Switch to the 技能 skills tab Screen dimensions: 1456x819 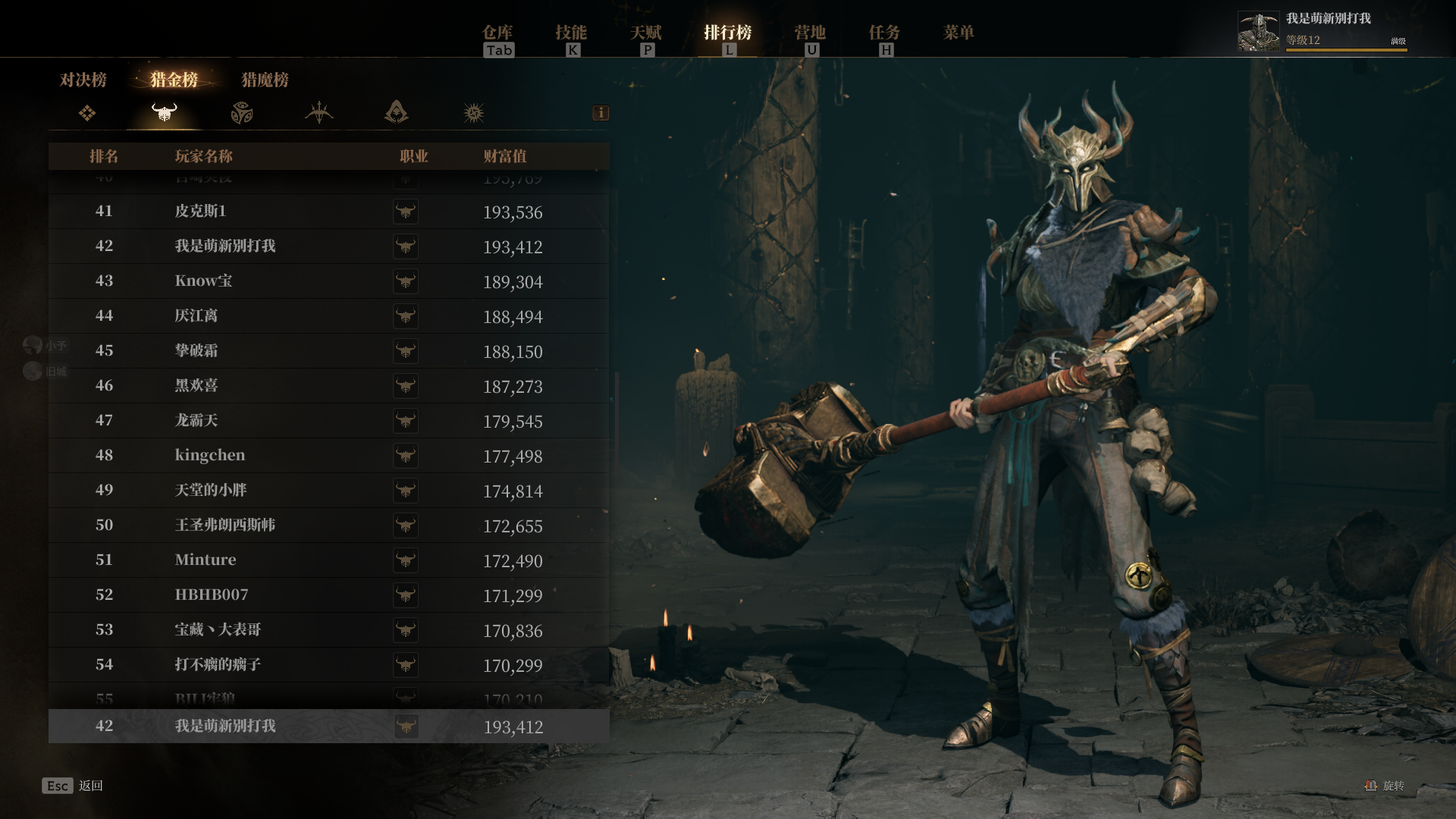click(x=571, y=33)
